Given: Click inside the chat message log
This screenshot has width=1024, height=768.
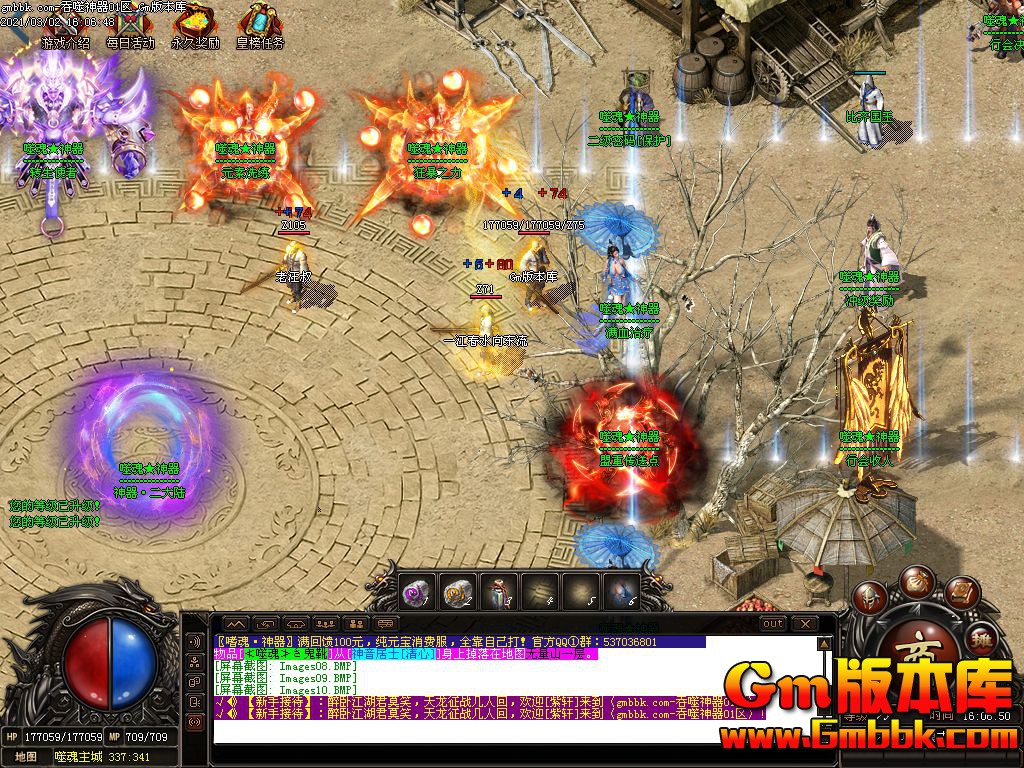Looking at the screenshot, I should pos(500,732).
